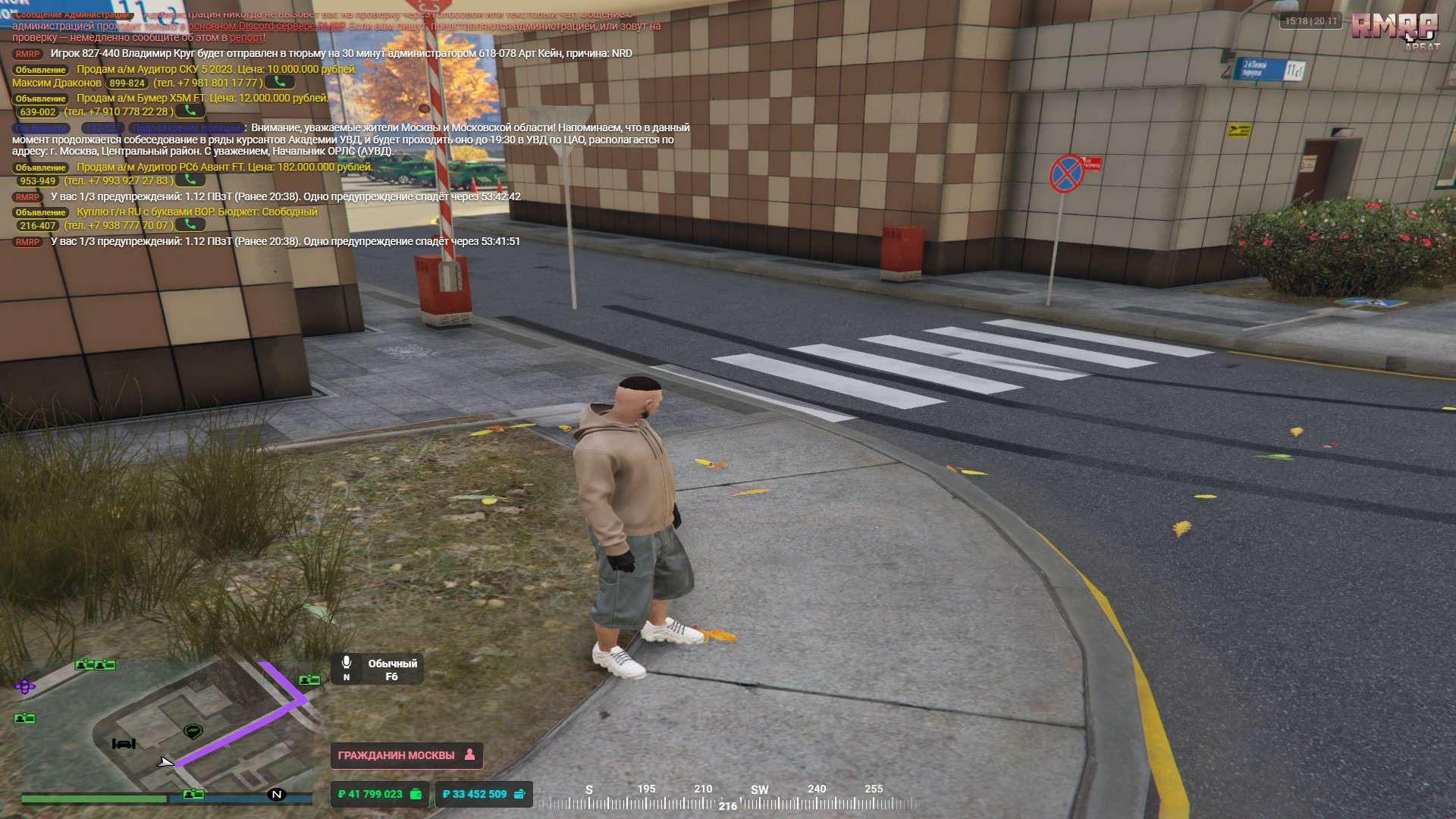Toggle the microphone voice mode indicator

(347, 667)
